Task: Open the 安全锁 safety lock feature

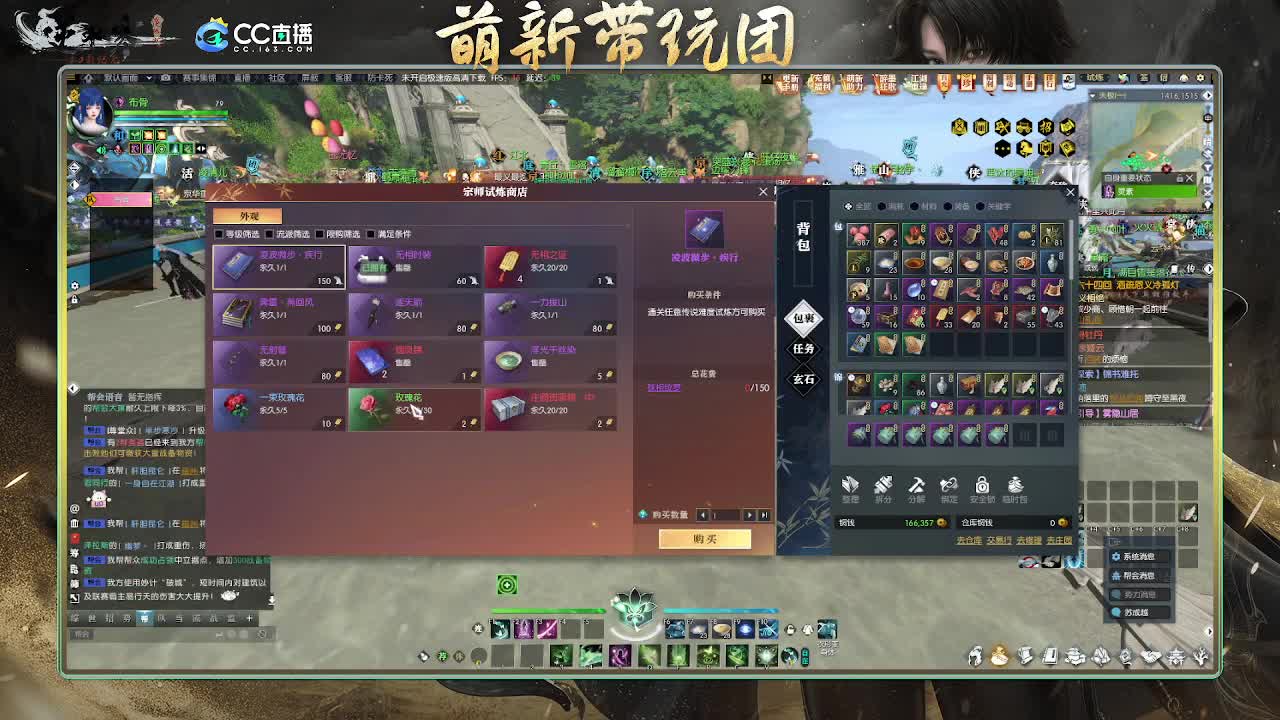Action: (x=983, y=486)
